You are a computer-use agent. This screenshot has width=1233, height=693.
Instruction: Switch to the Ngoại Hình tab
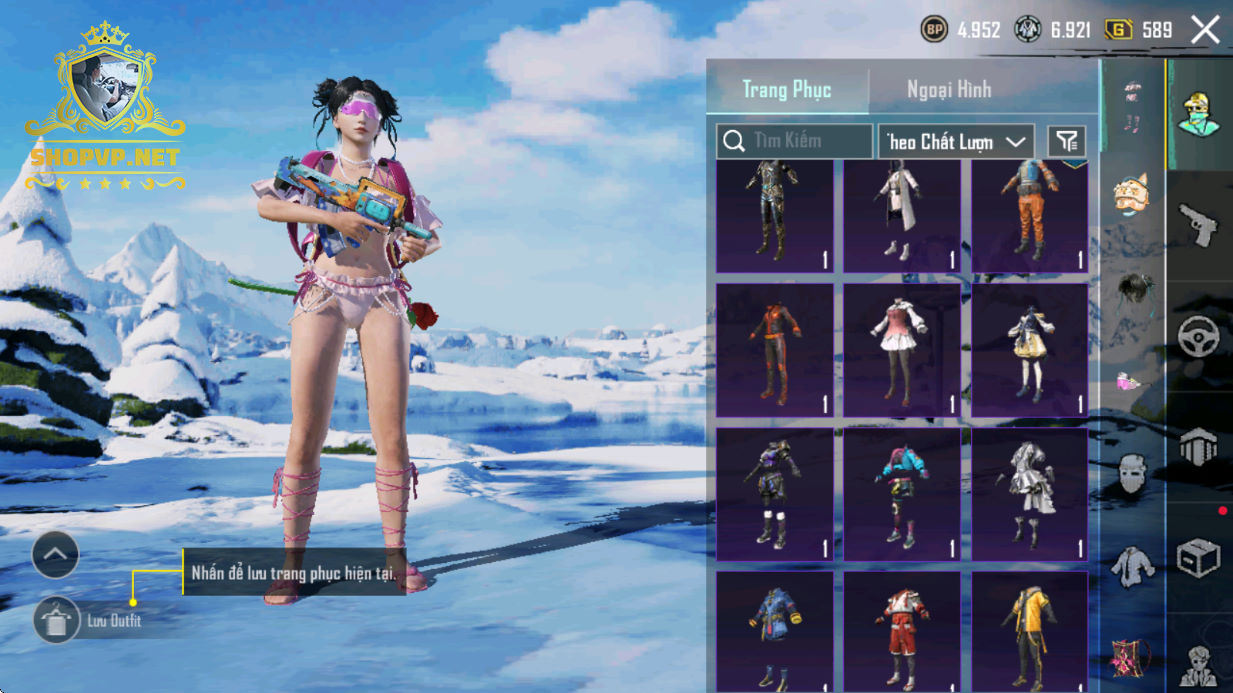[x=948, y=89]
